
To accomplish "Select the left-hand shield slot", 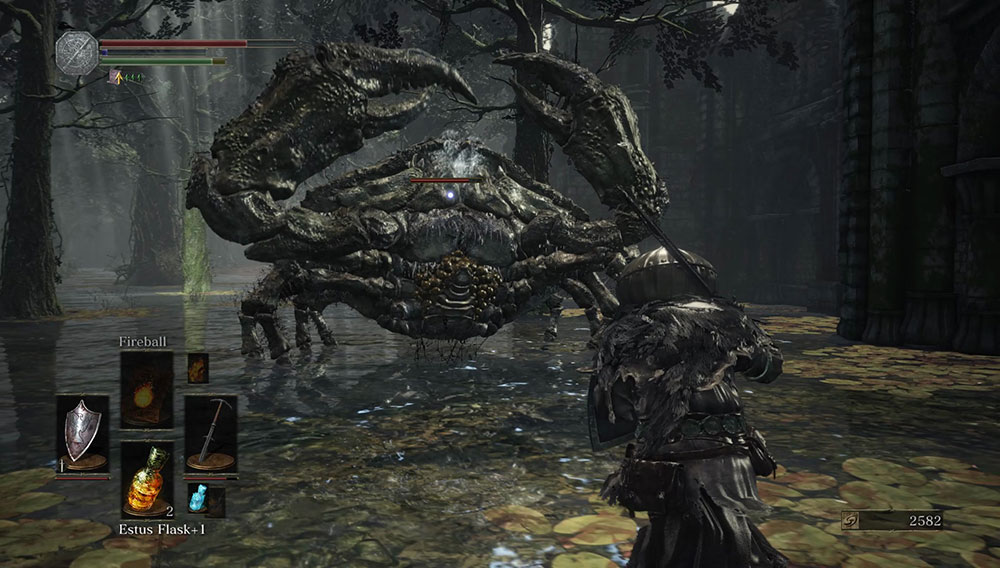I will pos(82,433).
